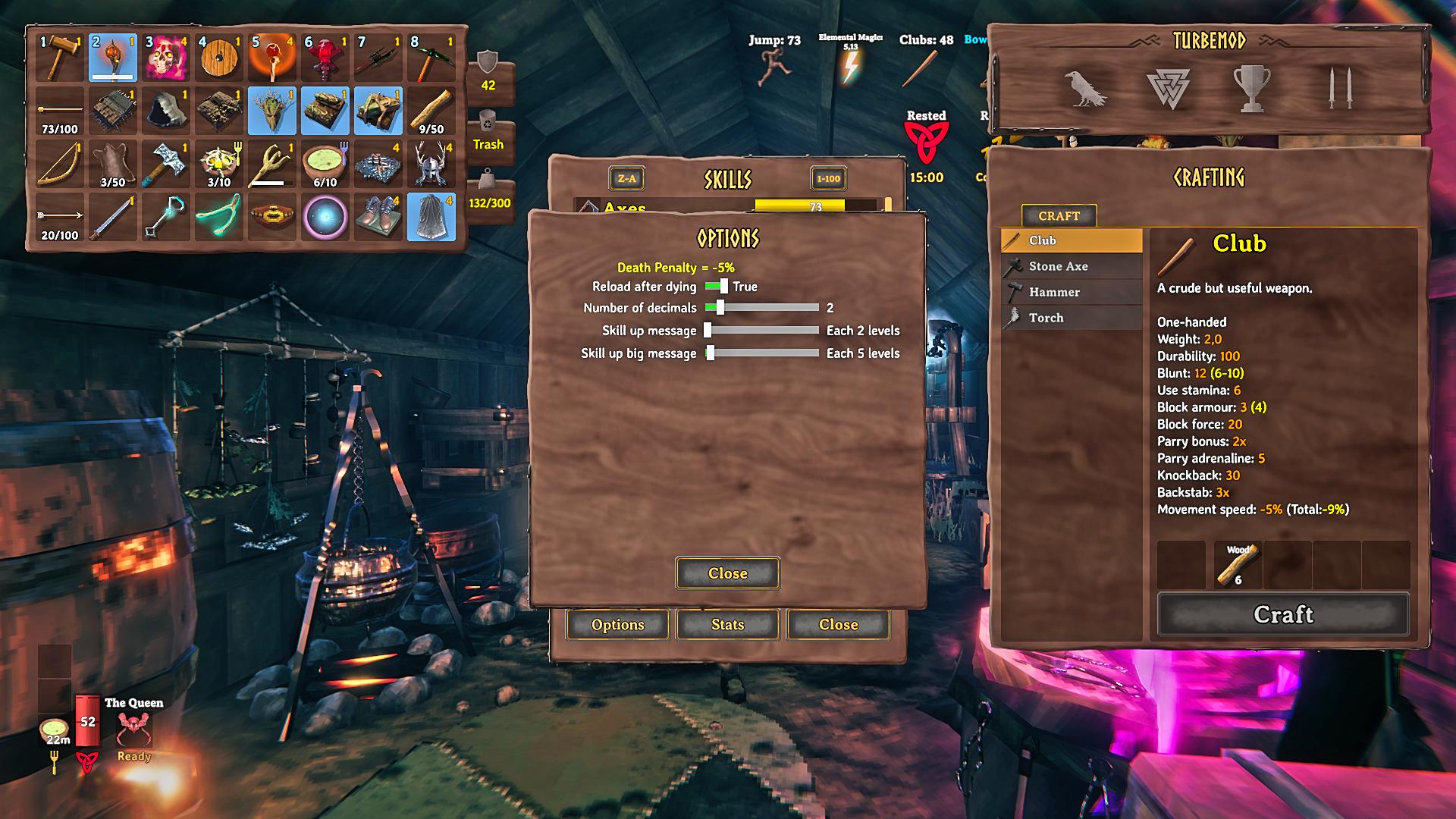
Task: Select the pickaxe in hotbar slot 8
Action: pyautogui.click(x=431, y=58)
